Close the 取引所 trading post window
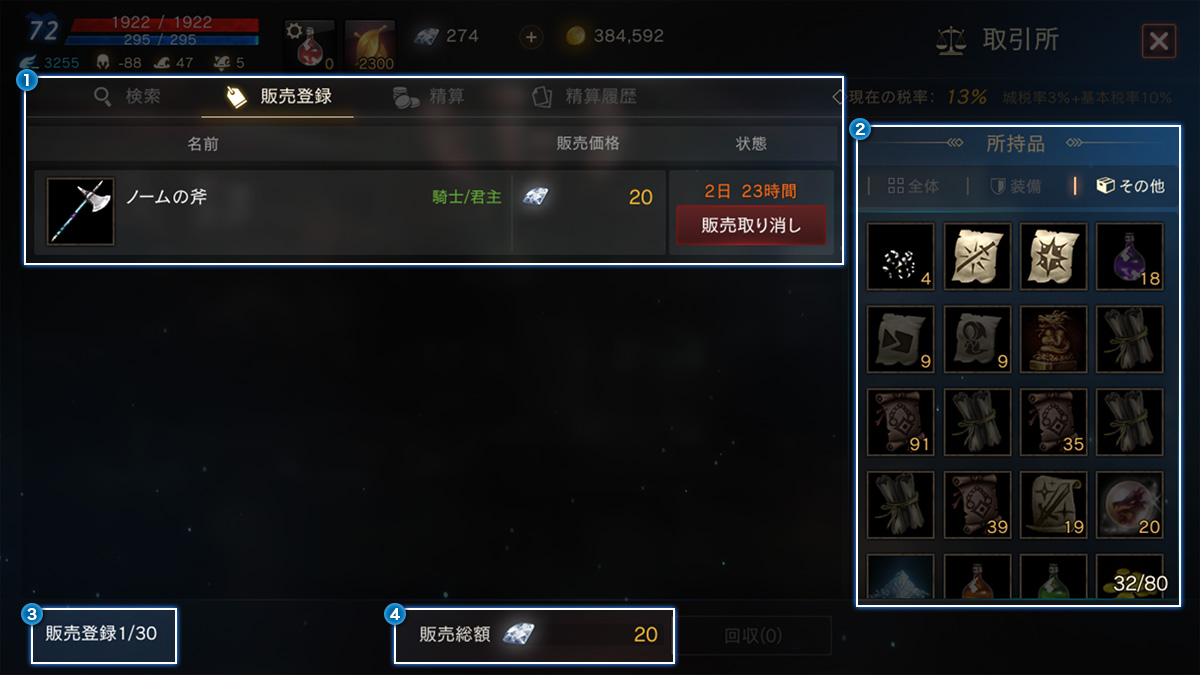Screen dimensions: 1200x675 (1158, 41)
